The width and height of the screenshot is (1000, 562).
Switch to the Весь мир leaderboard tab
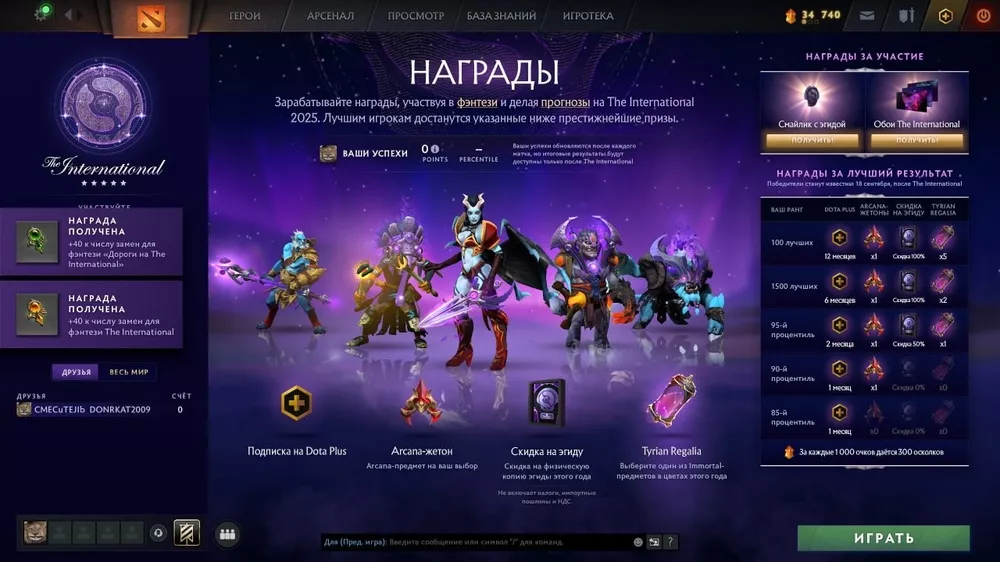129,372
